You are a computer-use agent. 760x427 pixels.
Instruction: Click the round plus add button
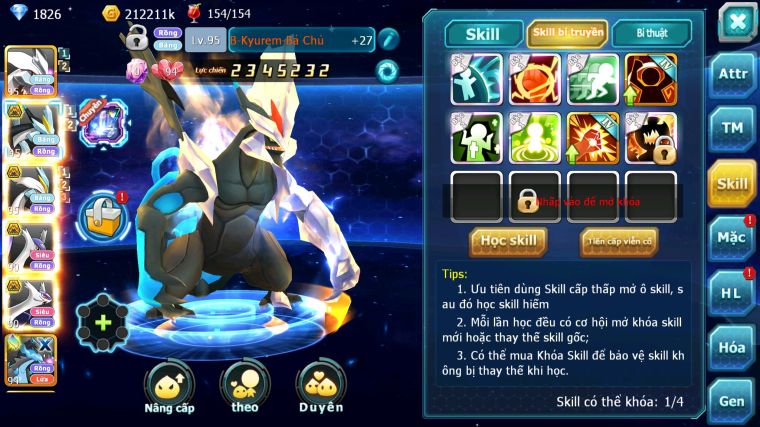coord(102,323)
